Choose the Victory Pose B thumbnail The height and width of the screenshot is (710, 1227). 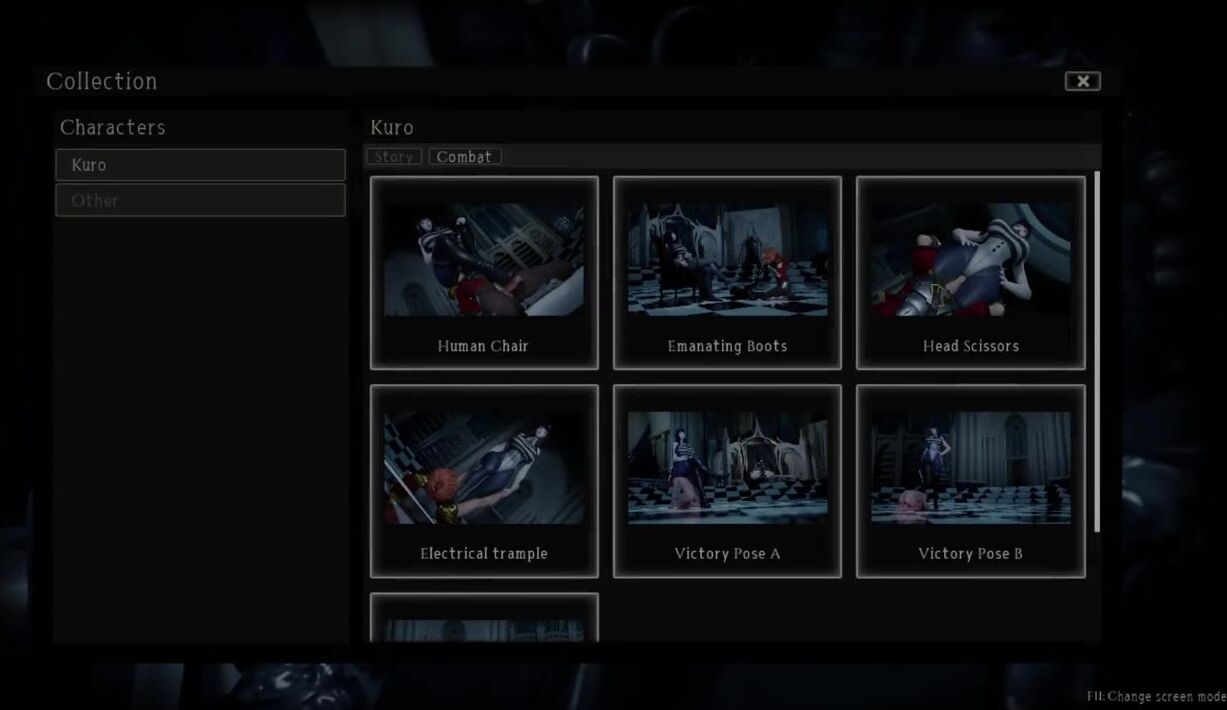tap(970, 481)
